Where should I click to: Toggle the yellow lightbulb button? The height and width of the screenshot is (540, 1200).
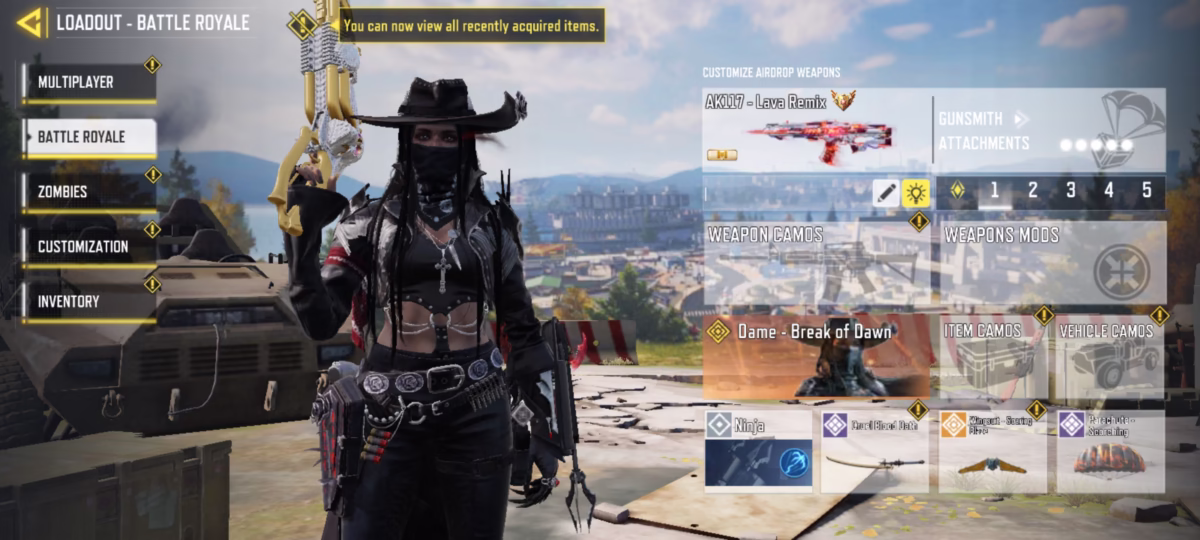pyautogui.click(x=916, y=193)
